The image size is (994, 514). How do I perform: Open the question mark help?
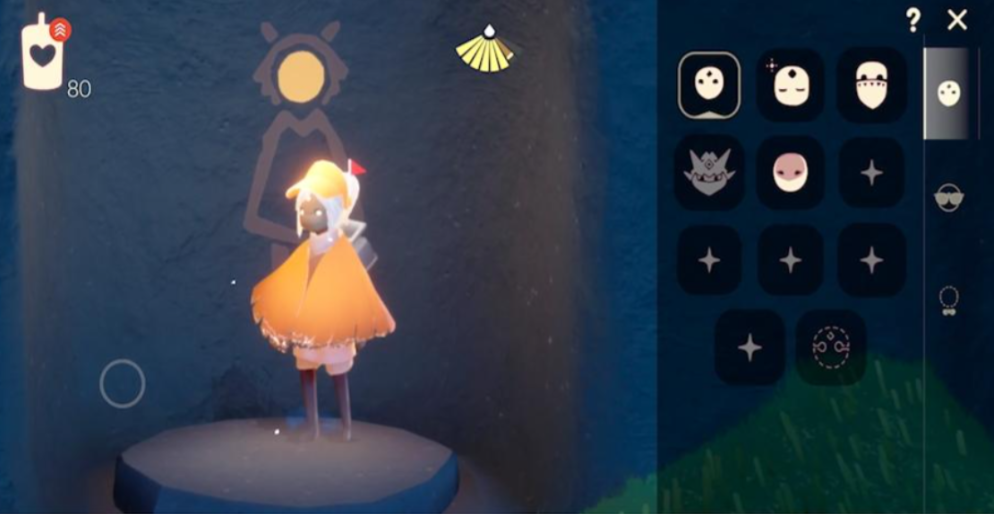click(913, 19)
